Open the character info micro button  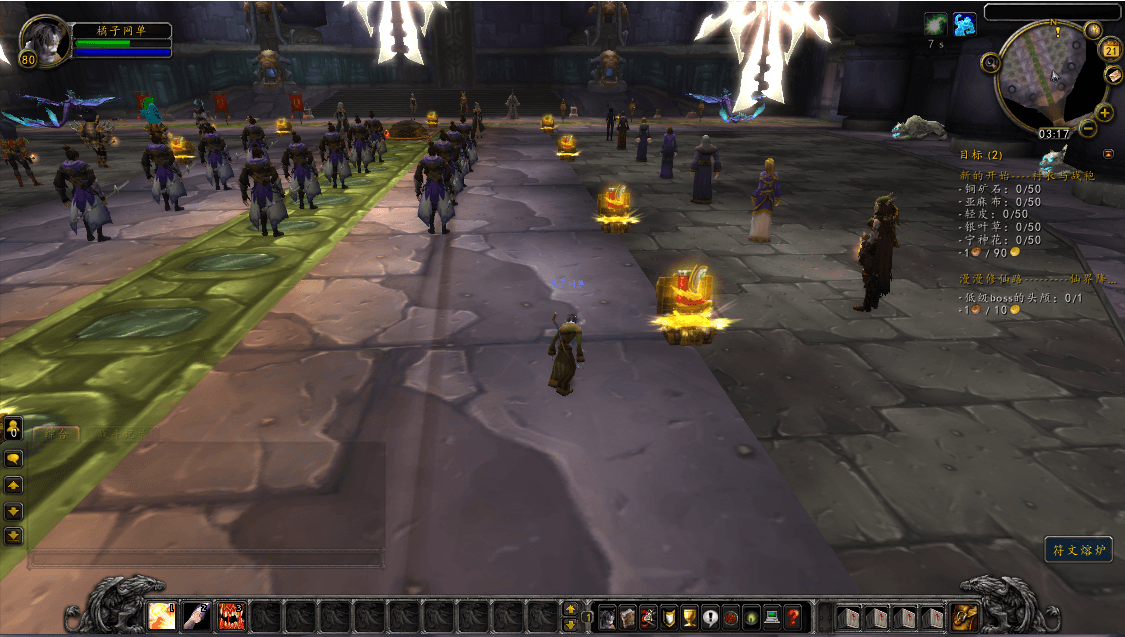click(608, 616)
